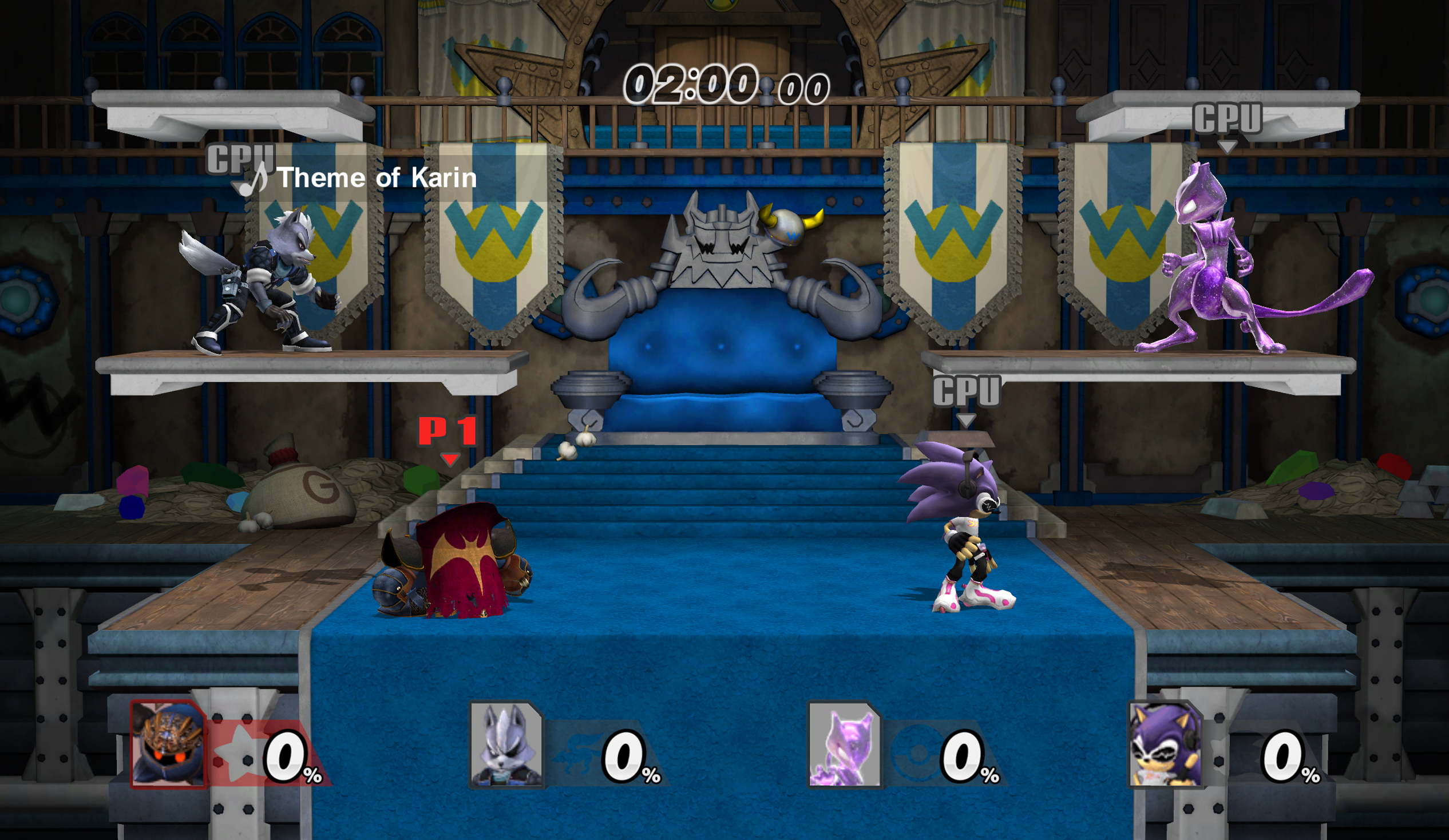Choose the purple Mewtwo portrait
The height and width of the screenshot is (840, 1449).
844,744
